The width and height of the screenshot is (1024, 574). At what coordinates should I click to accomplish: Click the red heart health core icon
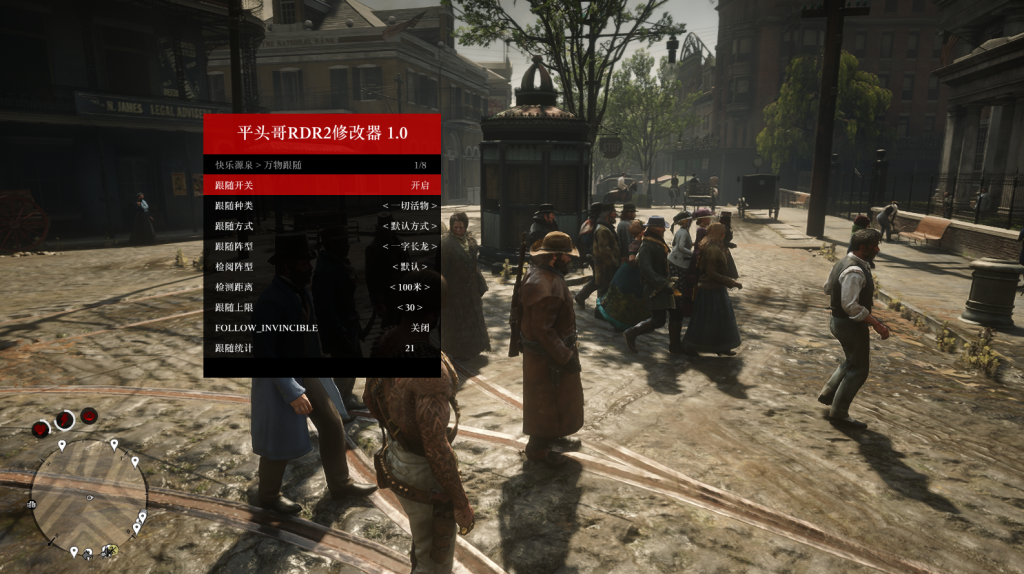[x=41, y=429]
